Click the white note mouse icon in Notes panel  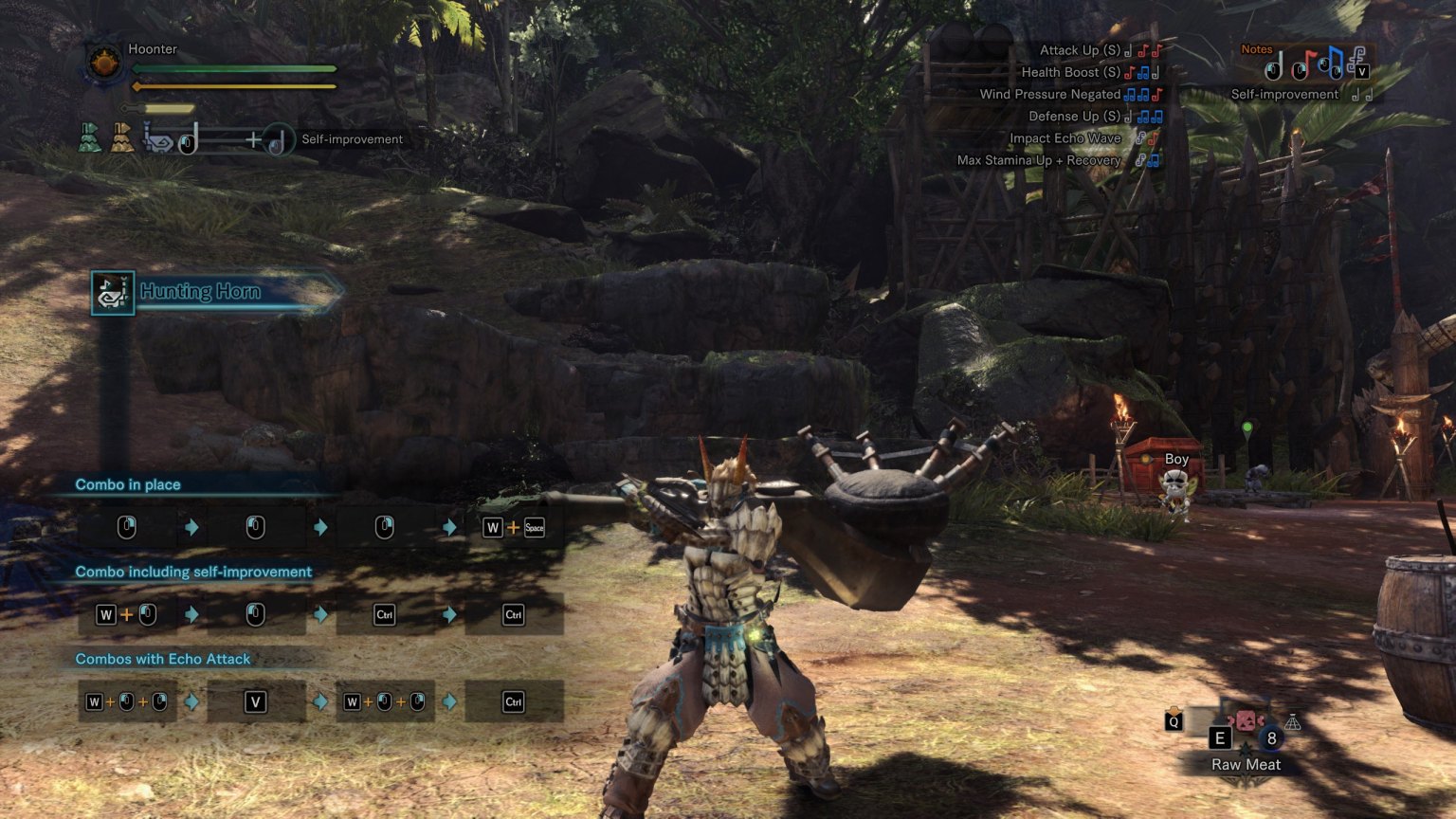(1273, 66)
